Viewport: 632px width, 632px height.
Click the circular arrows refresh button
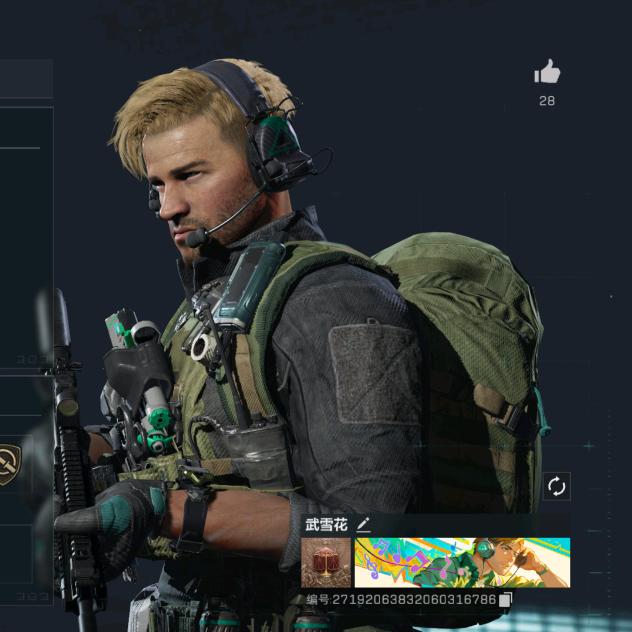click(x=556, y=487)
